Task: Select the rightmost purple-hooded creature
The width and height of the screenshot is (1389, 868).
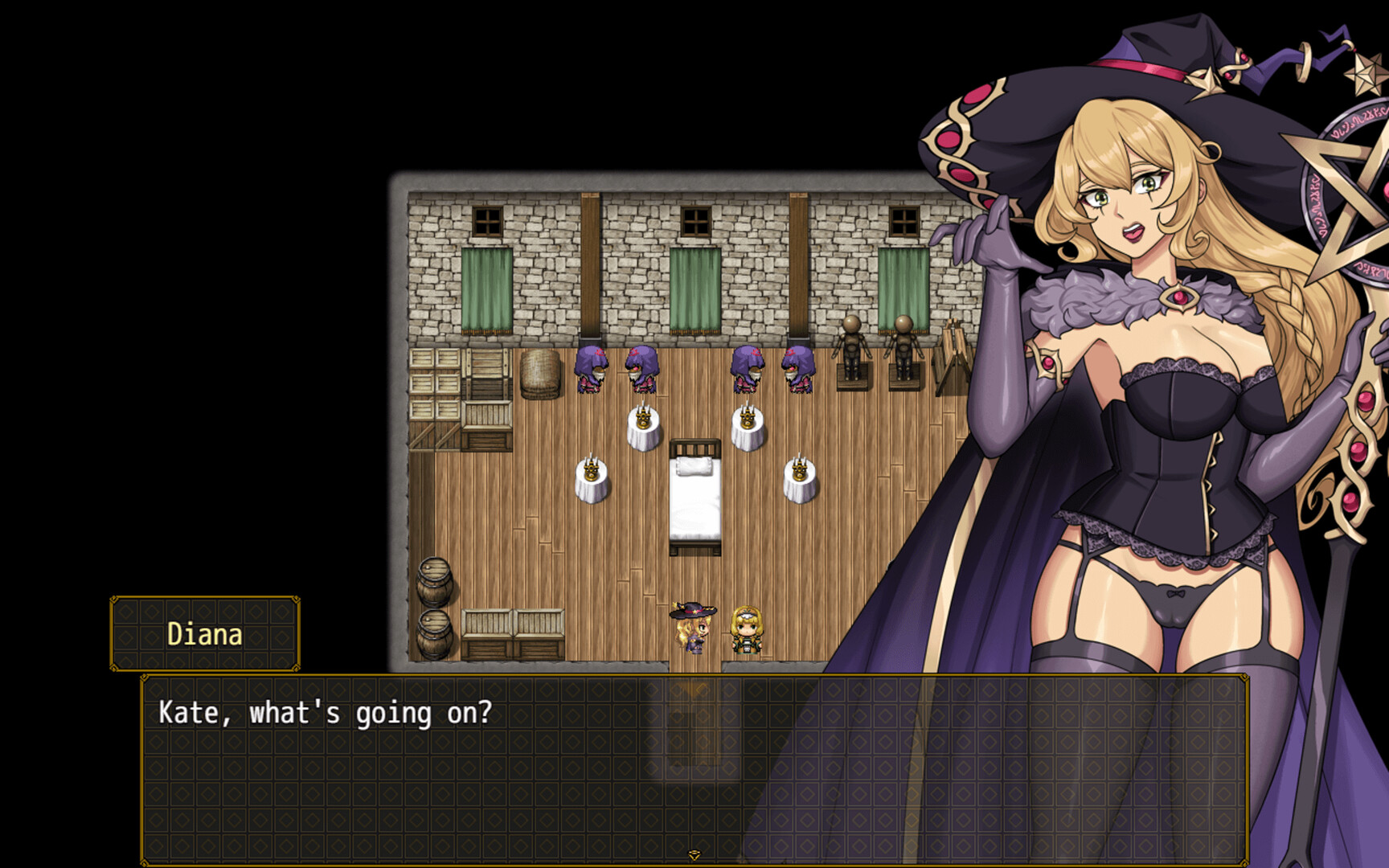Action: (798, 370)
